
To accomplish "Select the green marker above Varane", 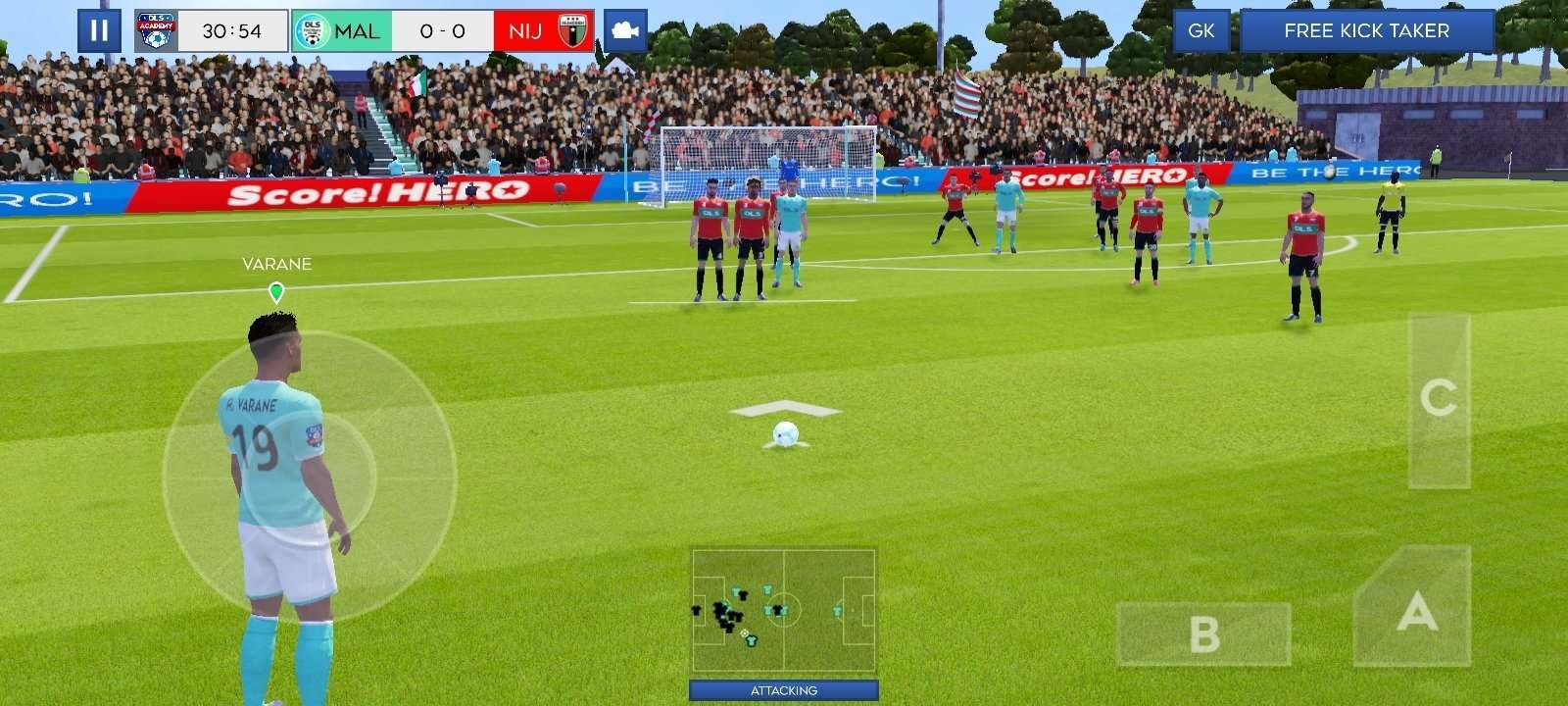I will pyautogui.click(x=276, y=289).
